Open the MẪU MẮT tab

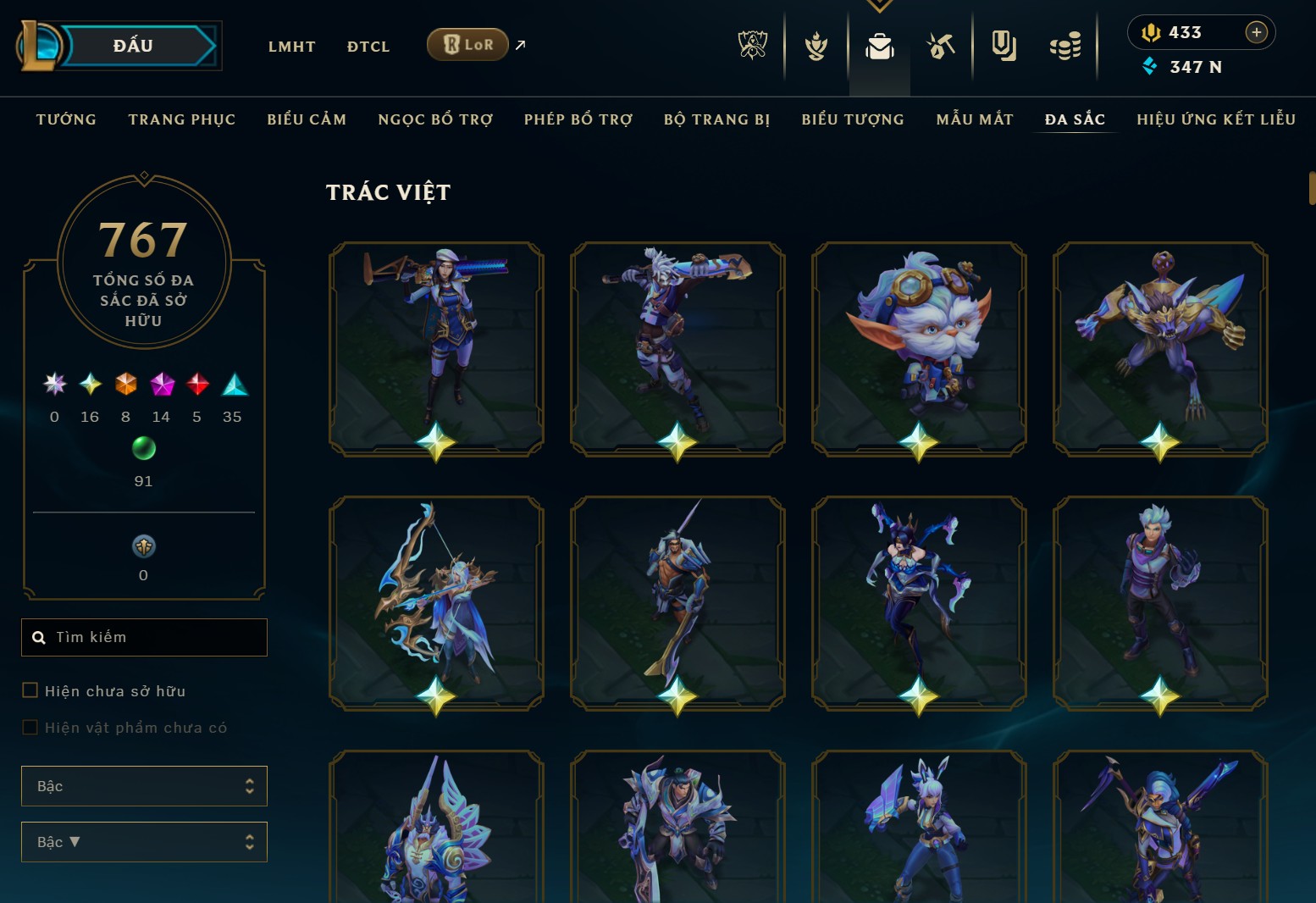(975, 119)
